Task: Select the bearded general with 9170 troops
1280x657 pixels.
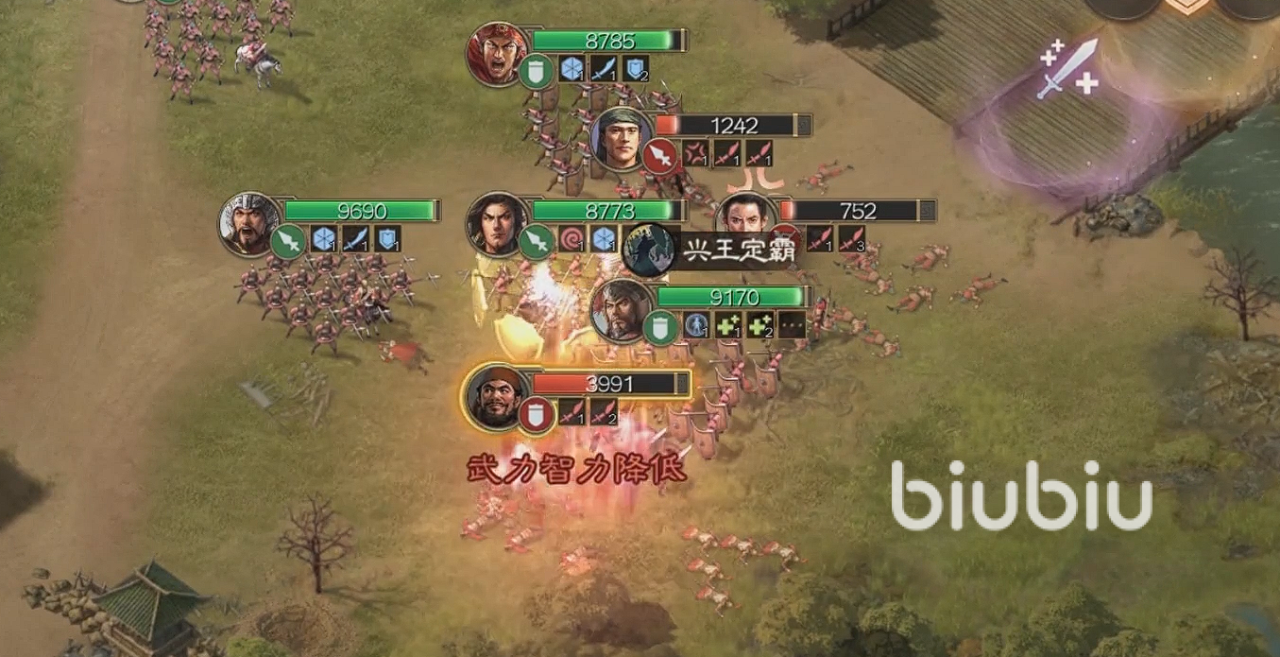Action: 621,309
